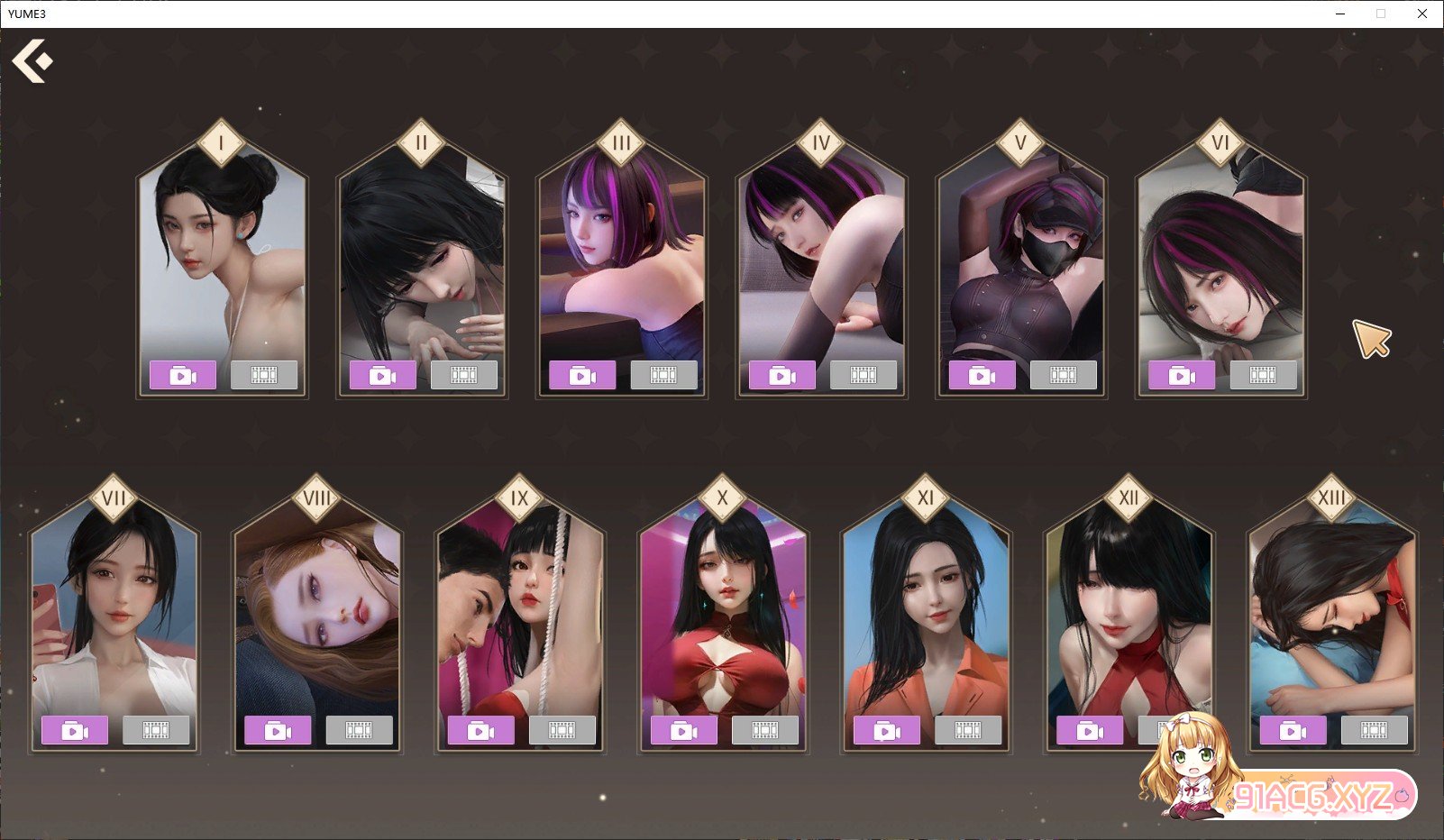Open the gray filmstrip button on card X

coord(765,730)
